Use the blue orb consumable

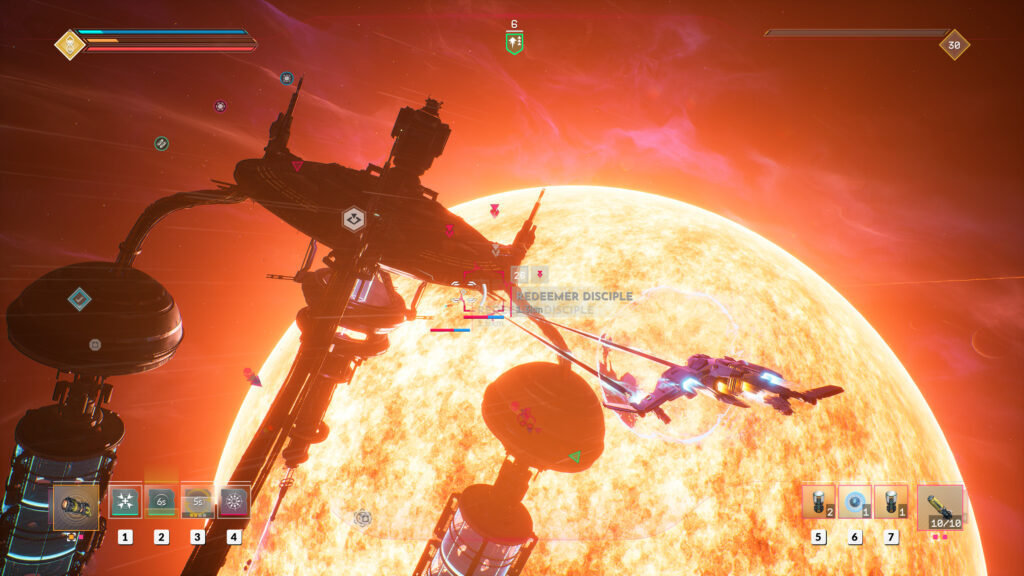pos(855,502)
